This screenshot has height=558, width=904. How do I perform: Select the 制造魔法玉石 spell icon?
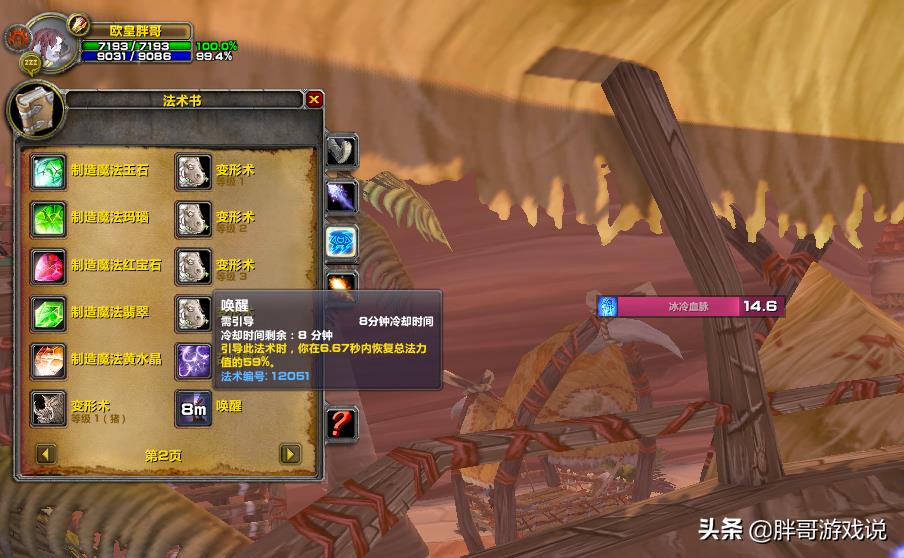tap(48, 171)
